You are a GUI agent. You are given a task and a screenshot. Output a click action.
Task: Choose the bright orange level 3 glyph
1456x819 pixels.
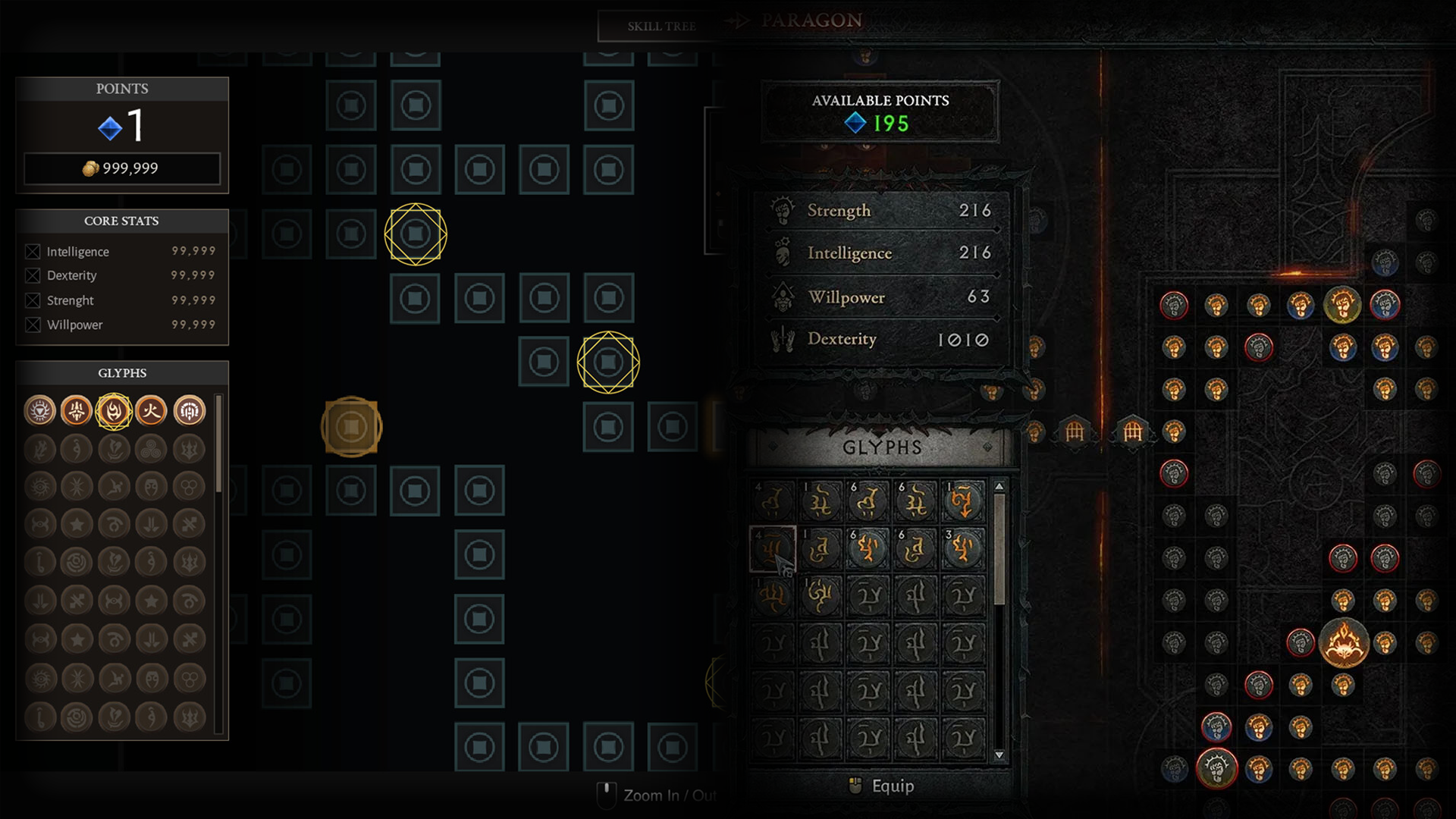(x=963, y=548)
